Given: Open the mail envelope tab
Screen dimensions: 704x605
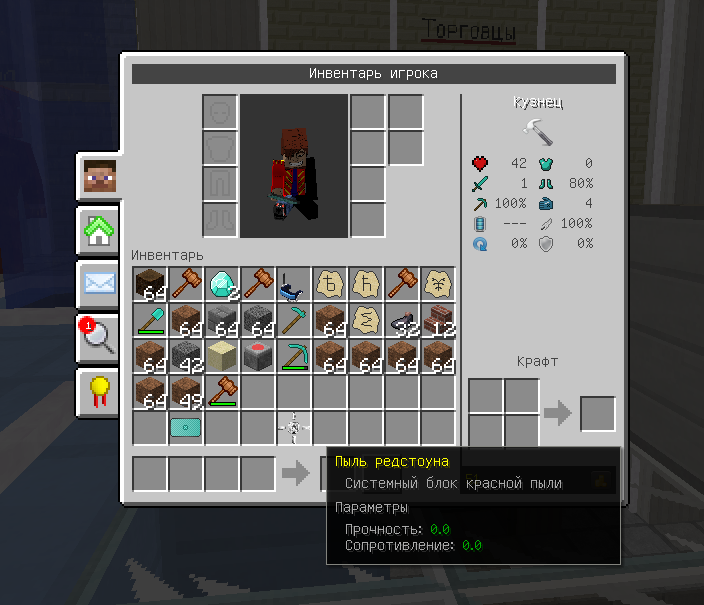Looking at the screenshot, I should (99, 283).
